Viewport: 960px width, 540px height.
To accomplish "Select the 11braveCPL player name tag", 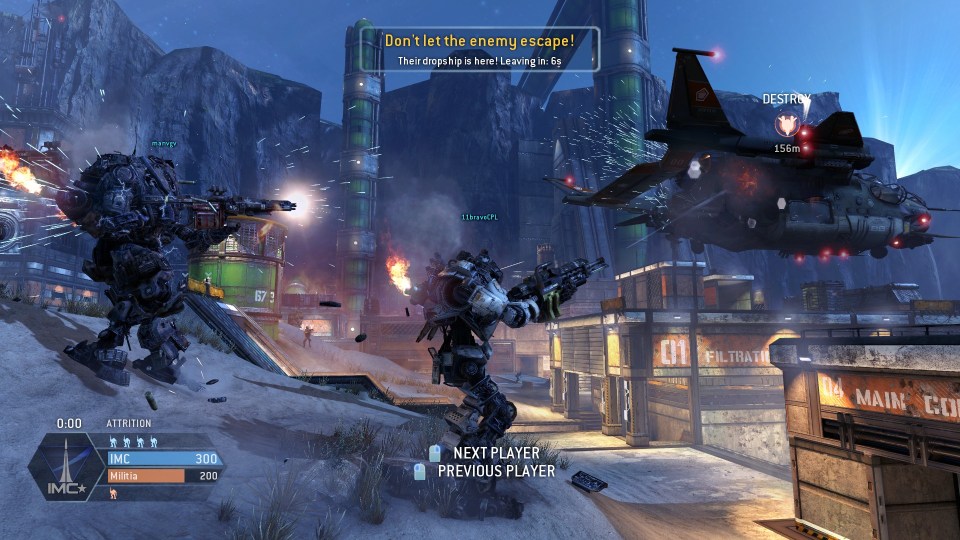I will pos(480,216).
